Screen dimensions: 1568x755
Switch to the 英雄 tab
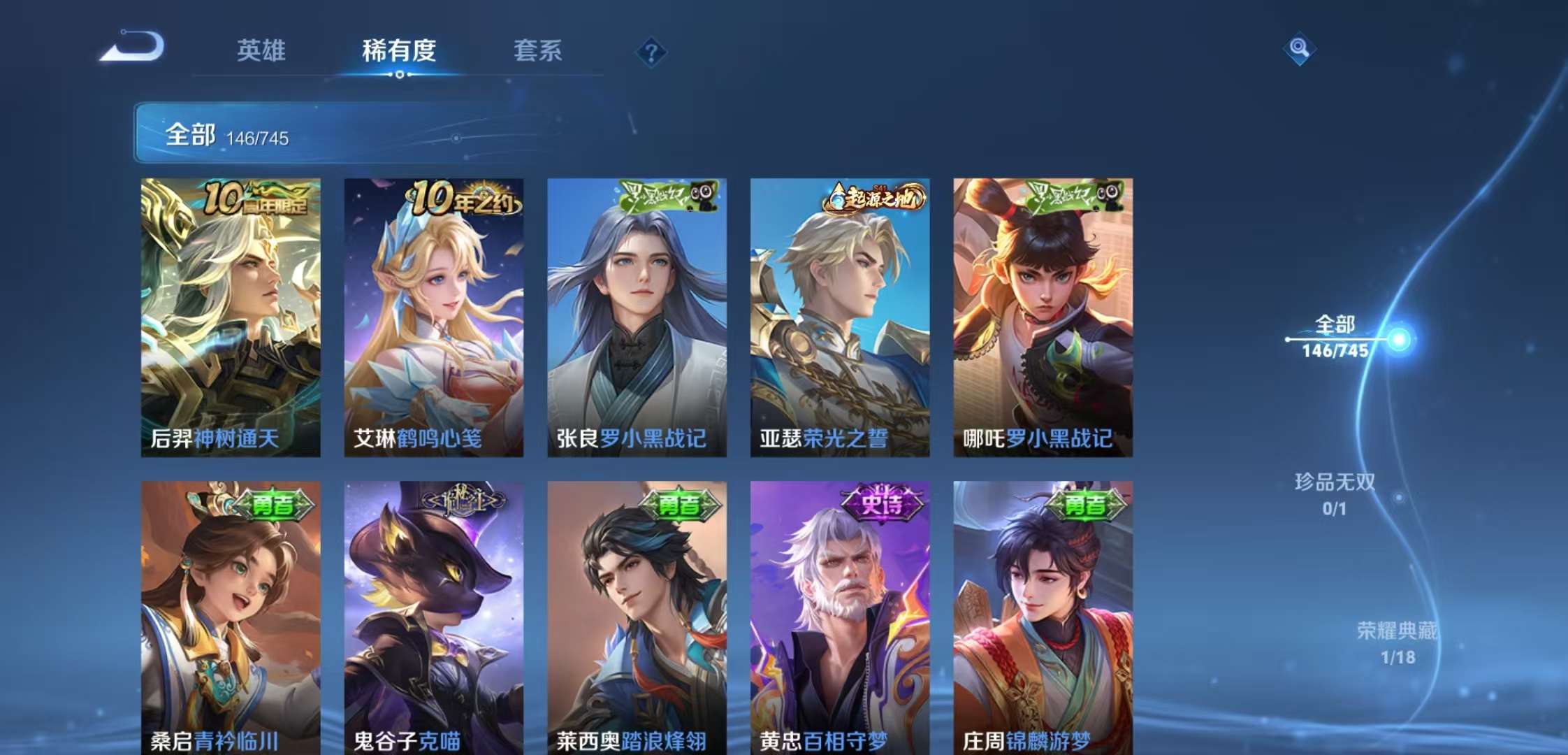click(263, 52)
